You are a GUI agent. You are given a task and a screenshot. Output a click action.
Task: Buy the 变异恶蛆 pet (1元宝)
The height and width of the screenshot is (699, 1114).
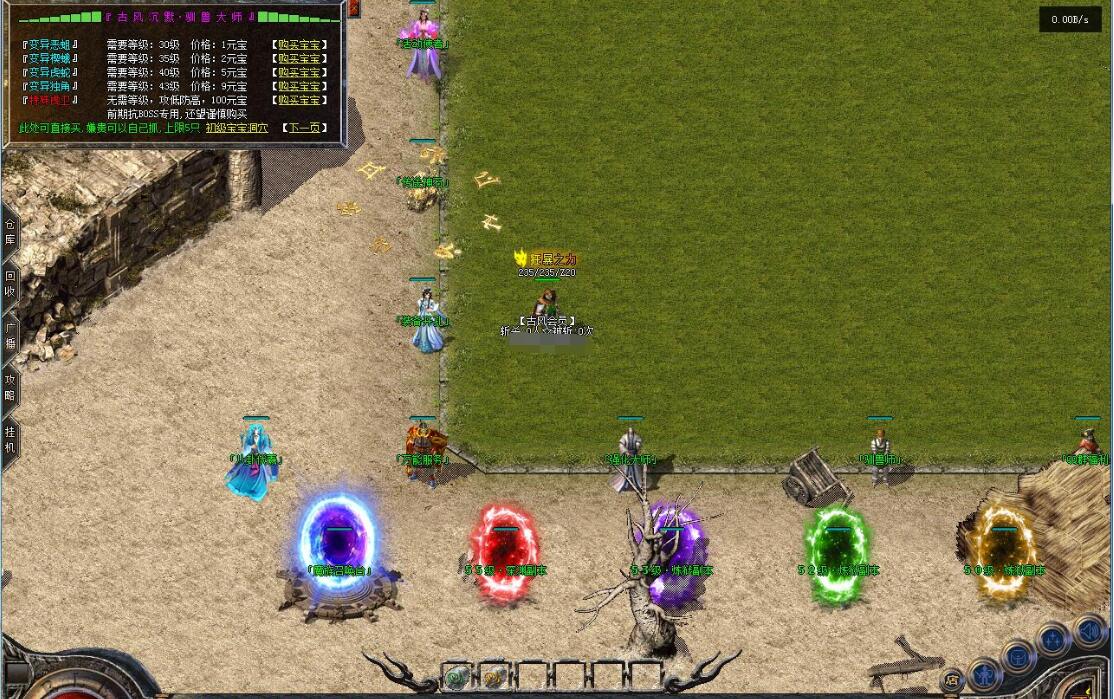coord(299,45)
